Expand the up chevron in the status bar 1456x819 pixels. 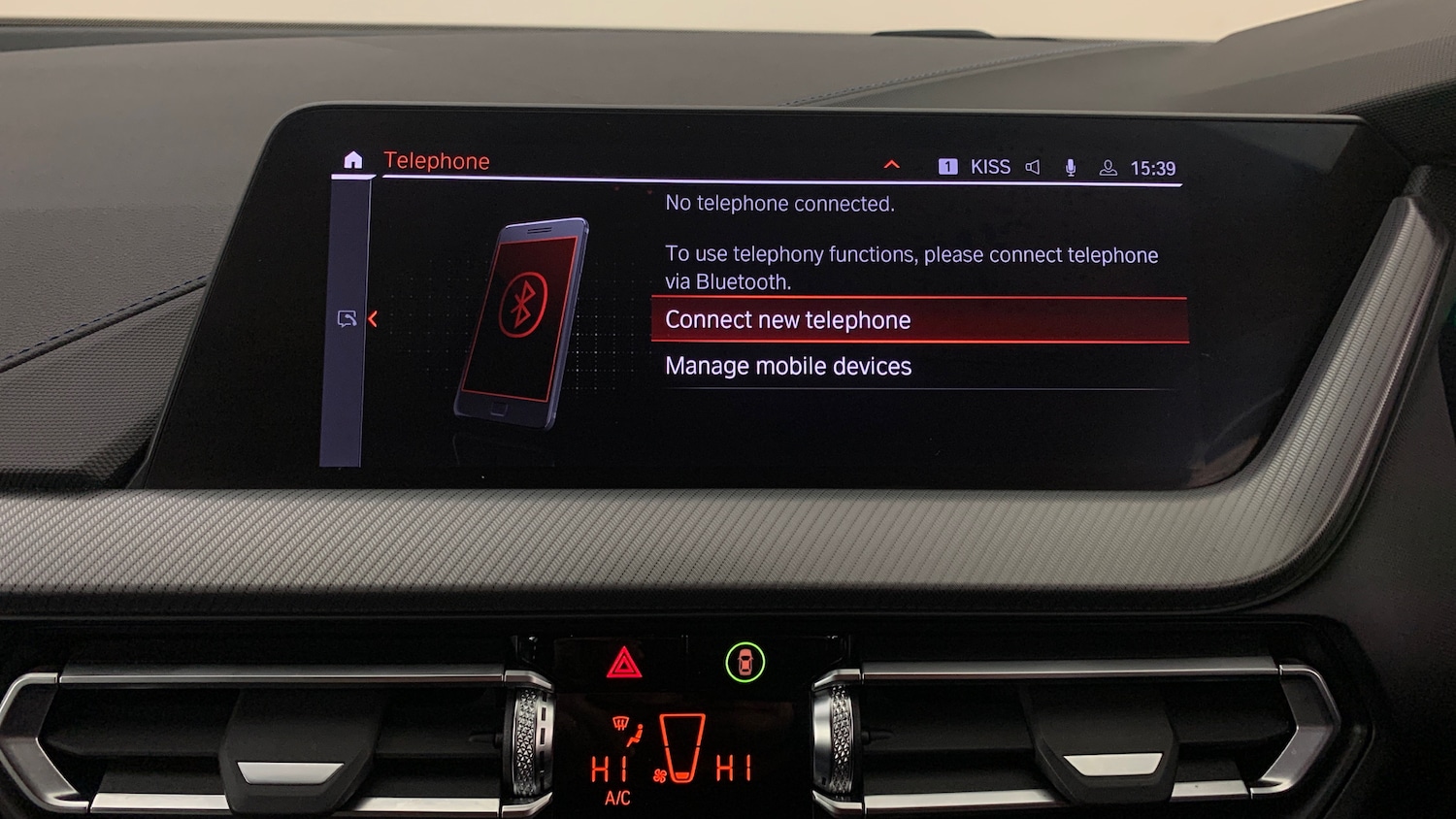click(x=891, y=165)
